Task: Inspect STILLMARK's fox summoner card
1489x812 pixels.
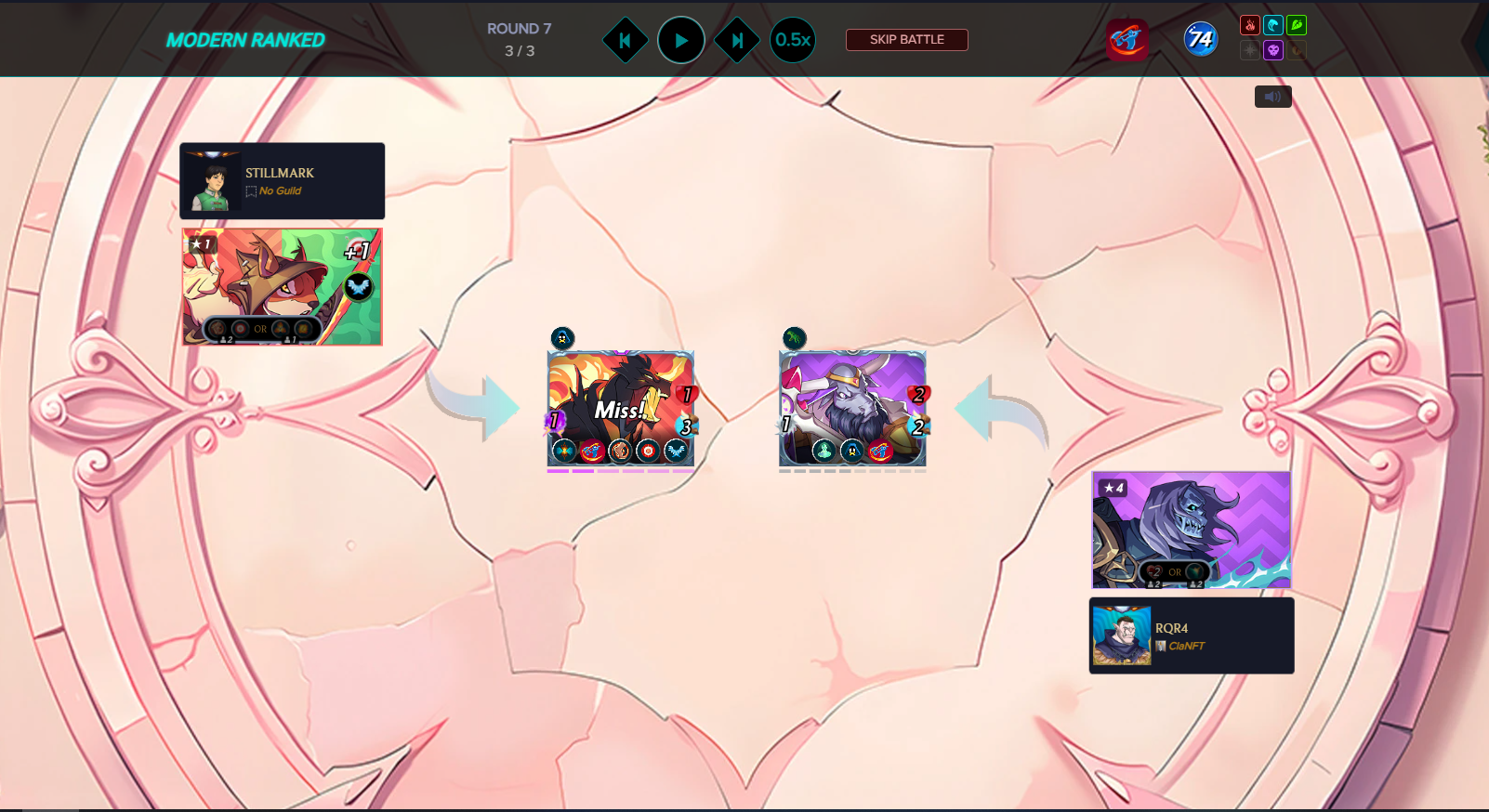Action: [282, 287]
